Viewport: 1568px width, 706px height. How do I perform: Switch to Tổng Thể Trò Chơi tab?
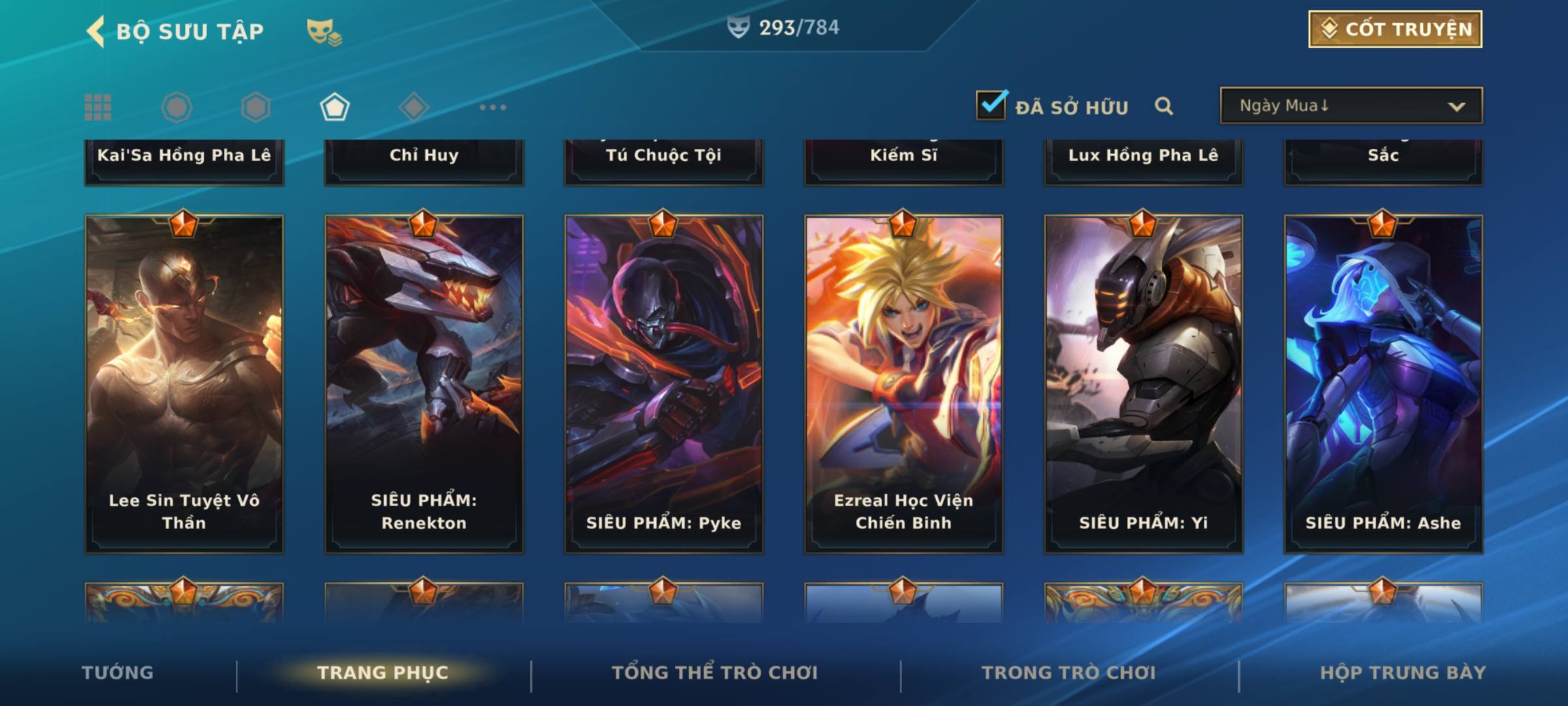(715, 673)
